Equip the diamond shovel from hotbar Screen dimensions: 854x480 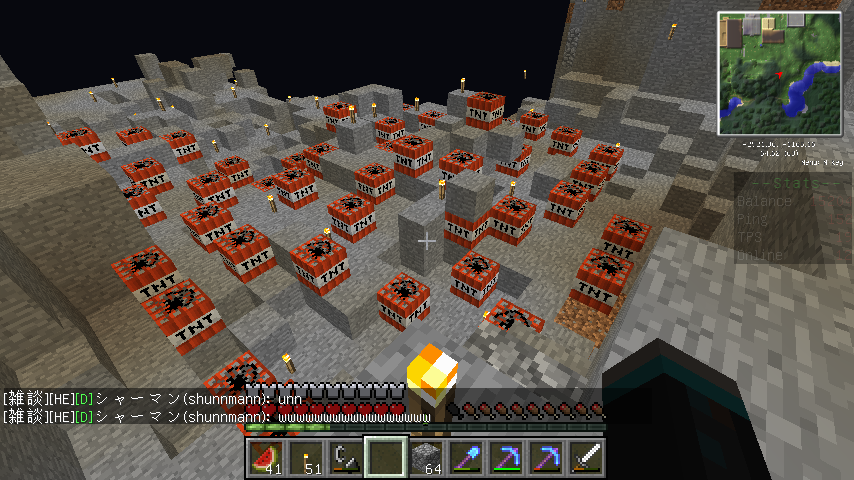pos(465,457)
